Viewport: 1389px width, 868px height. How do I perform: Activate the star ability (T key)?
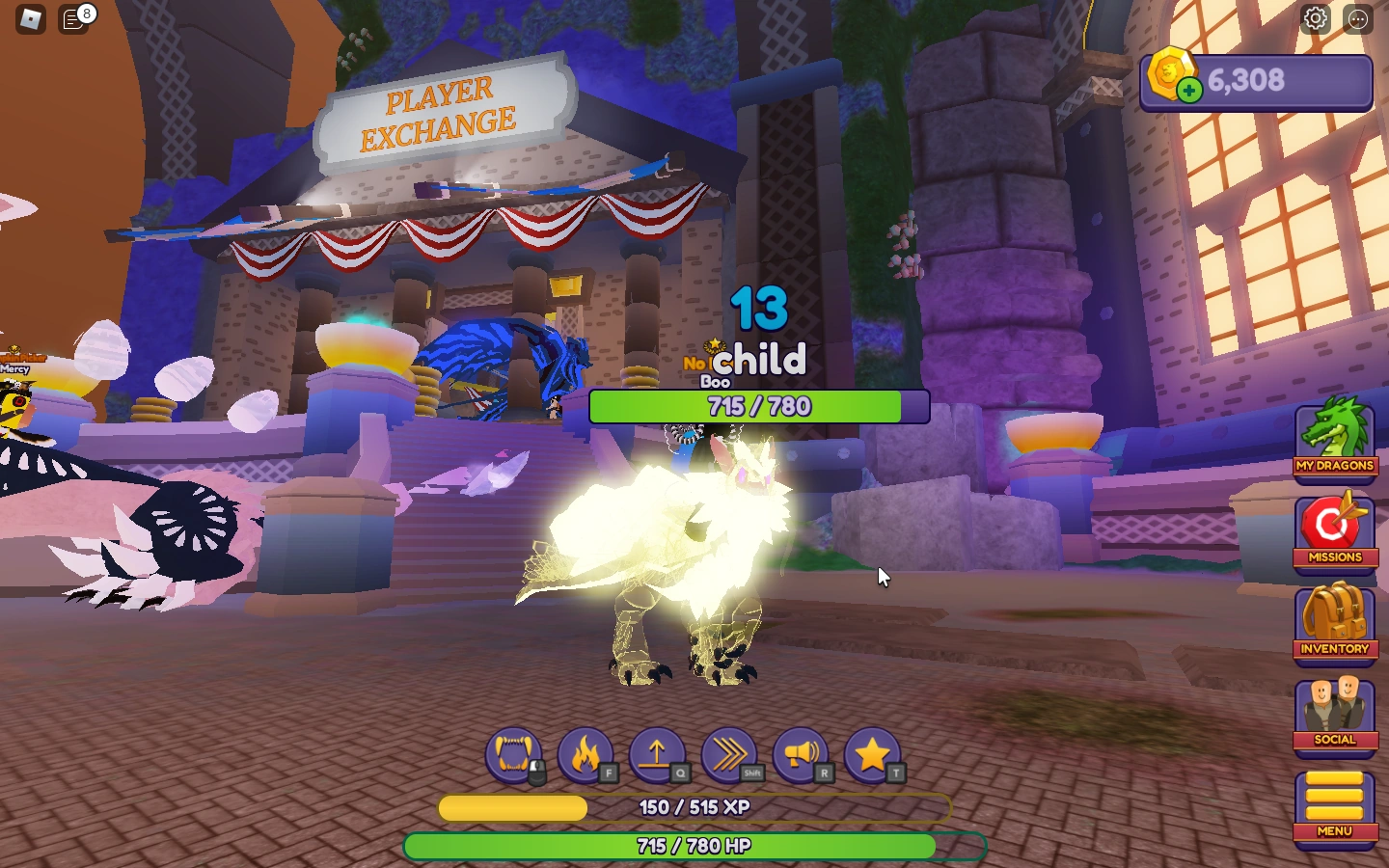874,756
